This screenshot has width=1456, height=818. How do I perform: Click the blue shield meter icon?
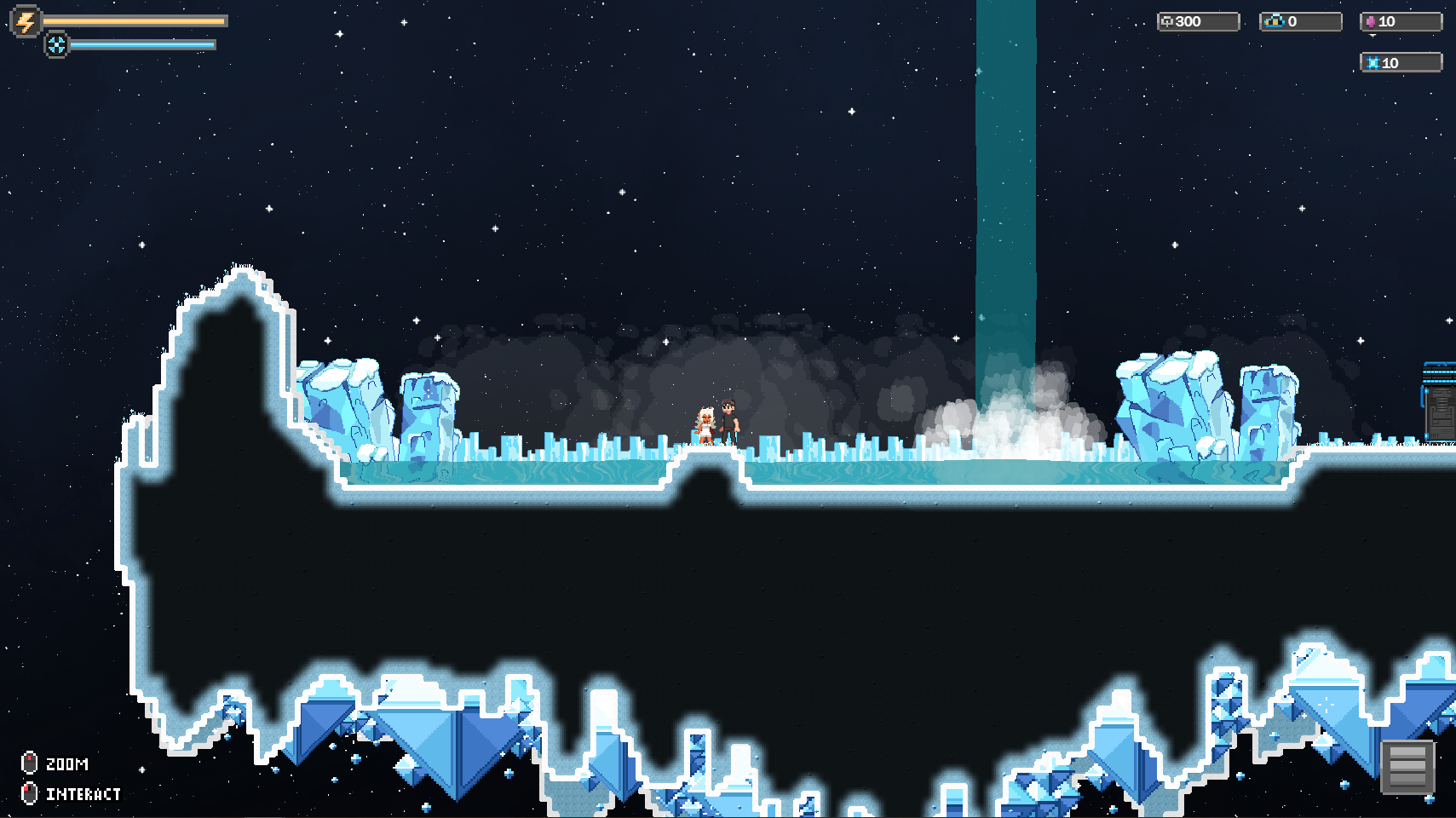(58, 43)
